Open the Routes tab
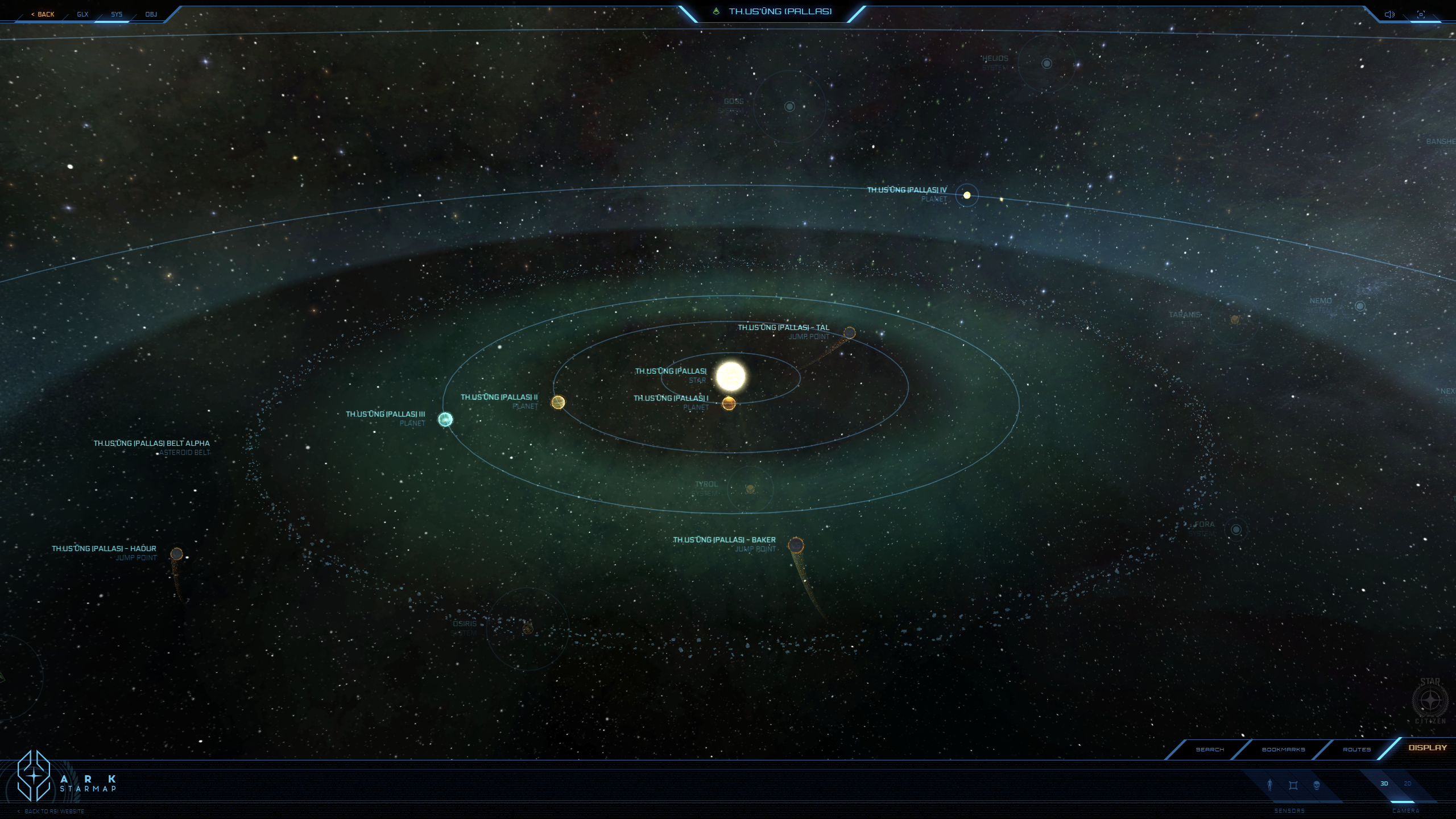This screenshot has width=1456, height=819. click(x=1356, y=750)
